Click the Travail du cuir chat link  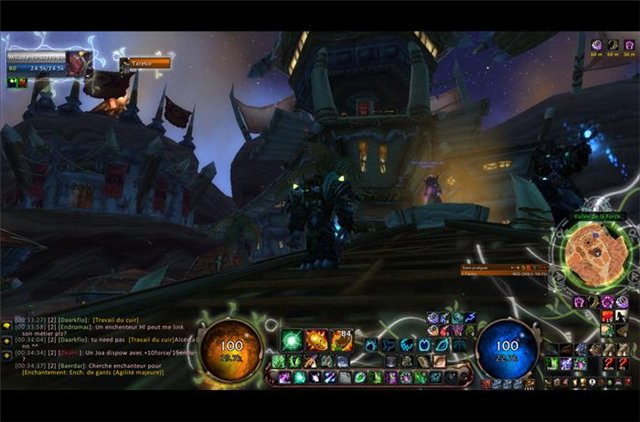point(117,322)
